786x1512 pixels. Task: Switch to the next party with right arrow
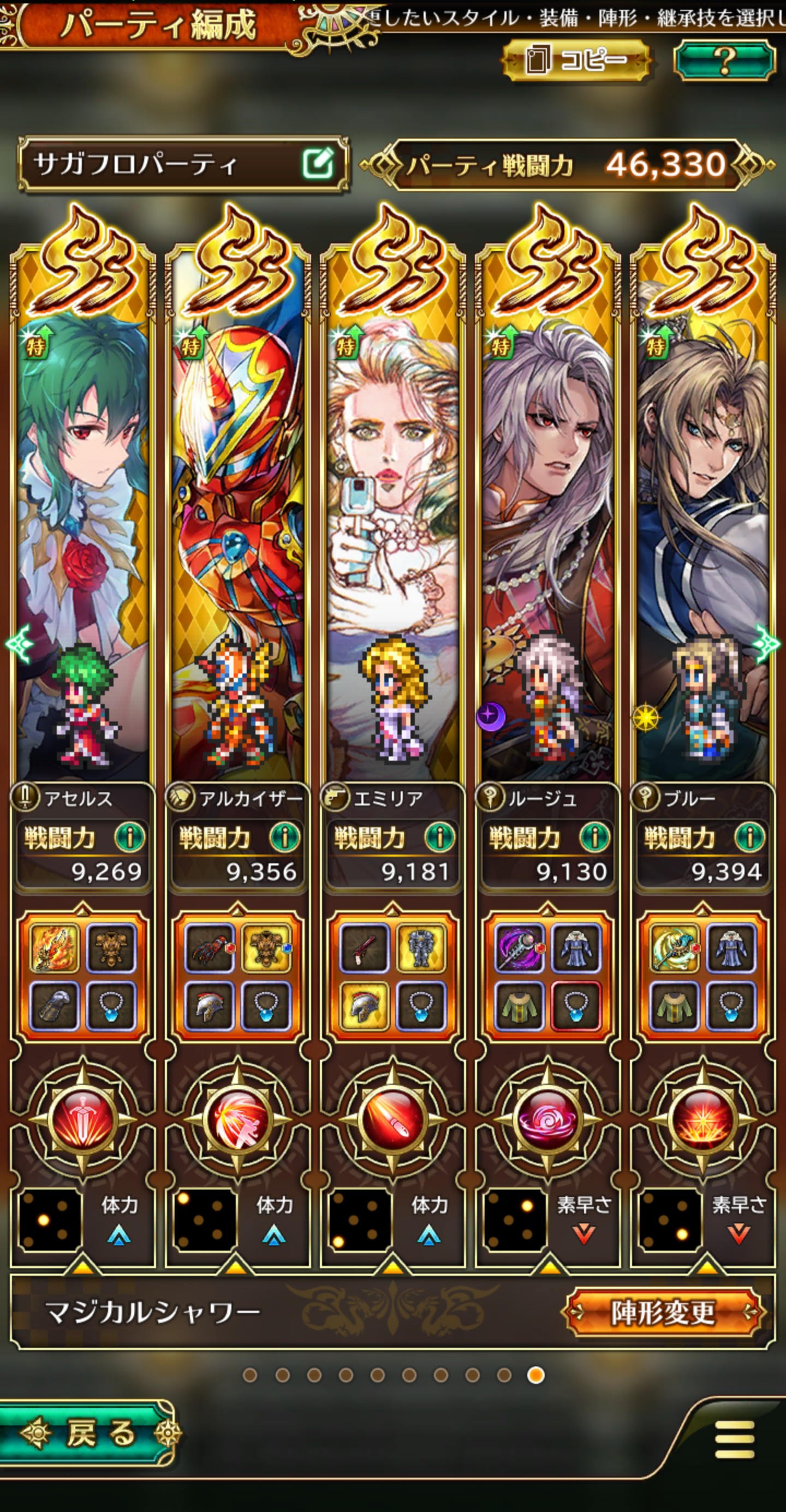coord(768,644)
